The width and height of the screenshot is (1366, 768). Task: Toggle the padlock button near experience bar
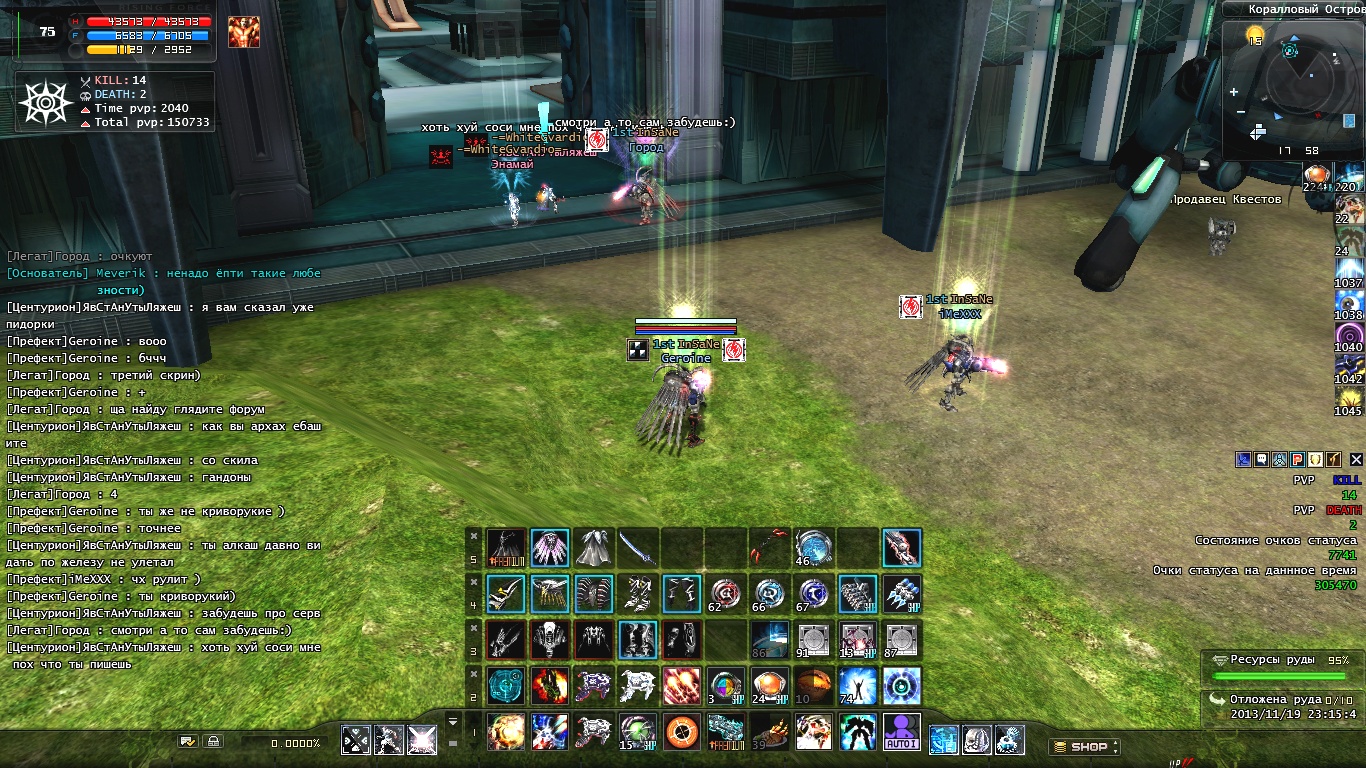211,741
